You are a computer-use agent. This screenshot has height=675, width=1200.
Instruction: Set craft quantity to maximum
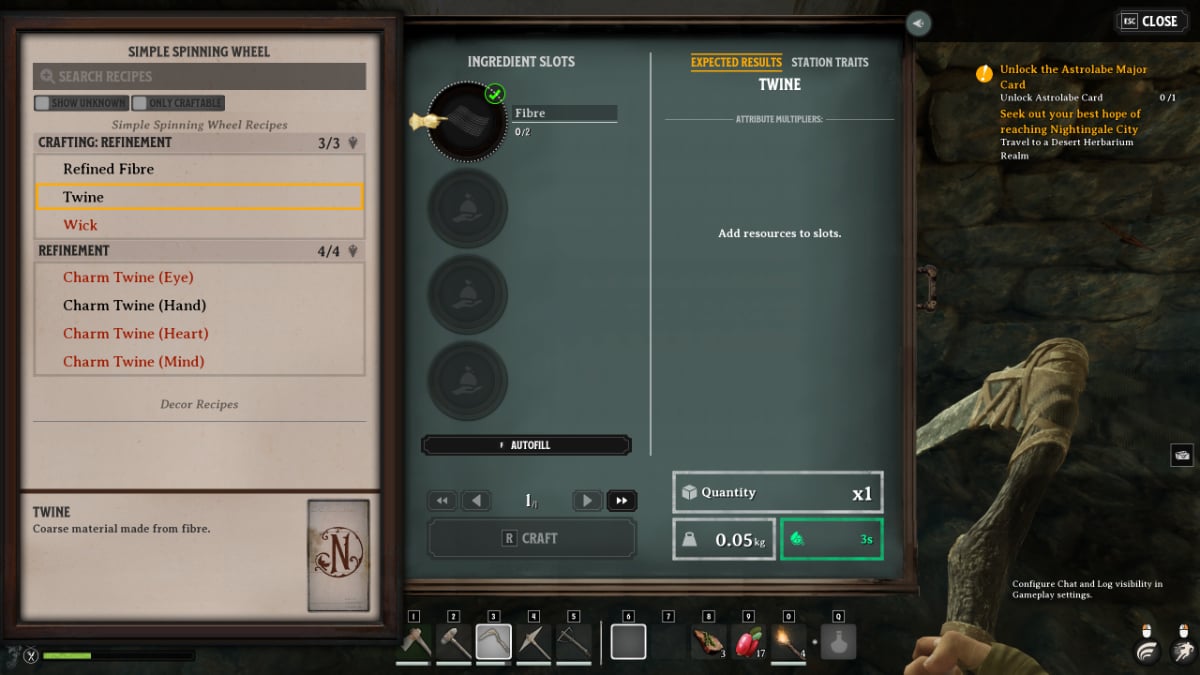pos(622,501)
